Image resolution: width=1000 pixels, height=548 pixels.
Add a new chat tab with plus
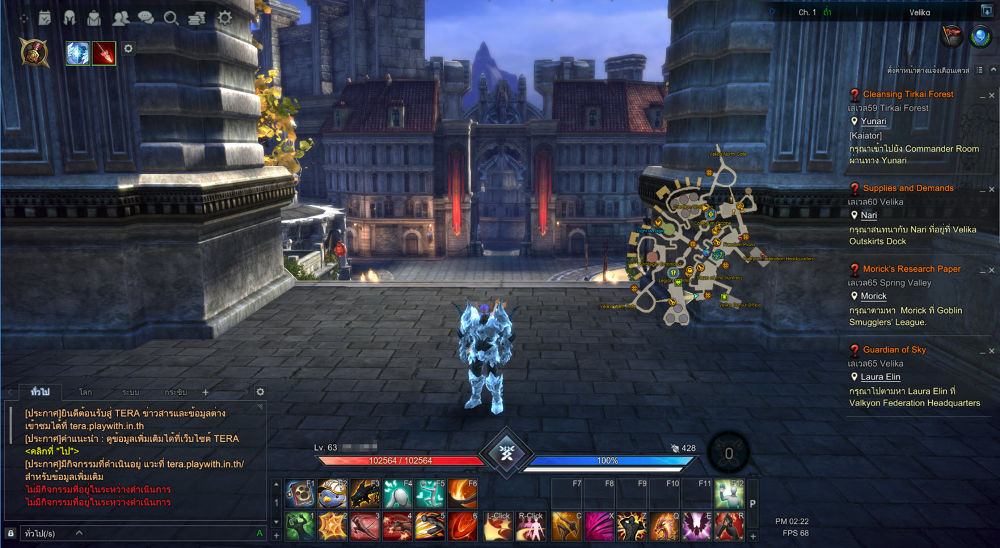[206, 392]
